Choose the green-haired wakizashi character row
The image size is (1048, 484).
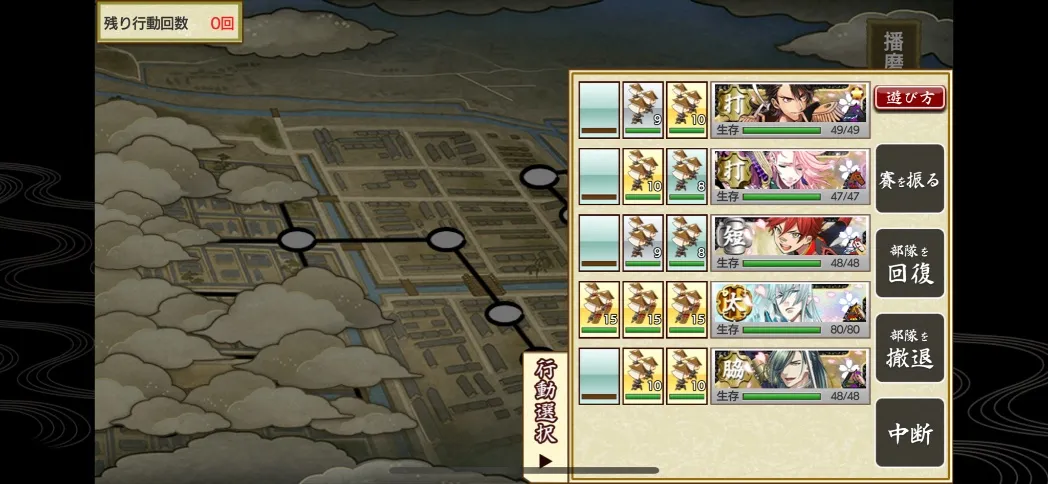[789, 376]
